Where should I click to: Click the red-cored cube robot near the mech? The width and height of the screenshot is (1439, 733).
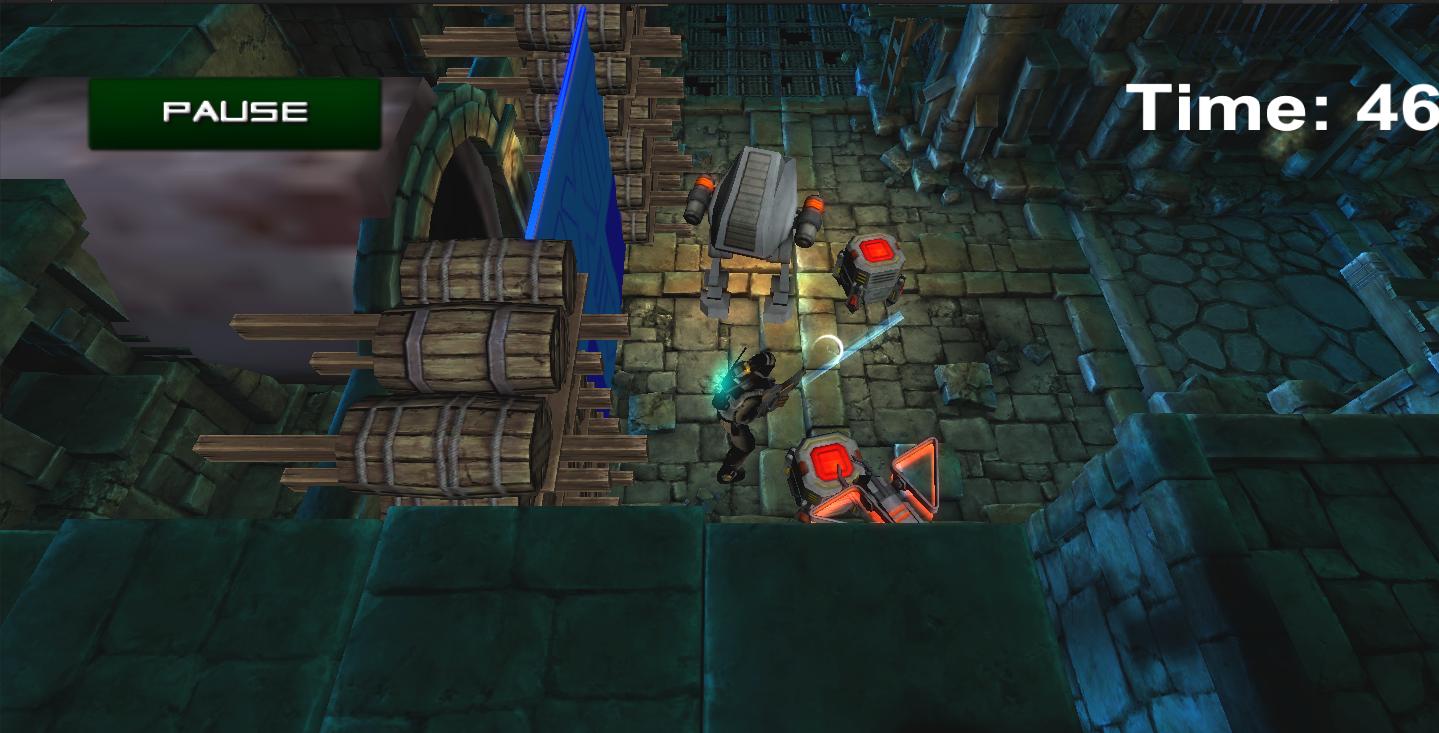tap(874, 270)
